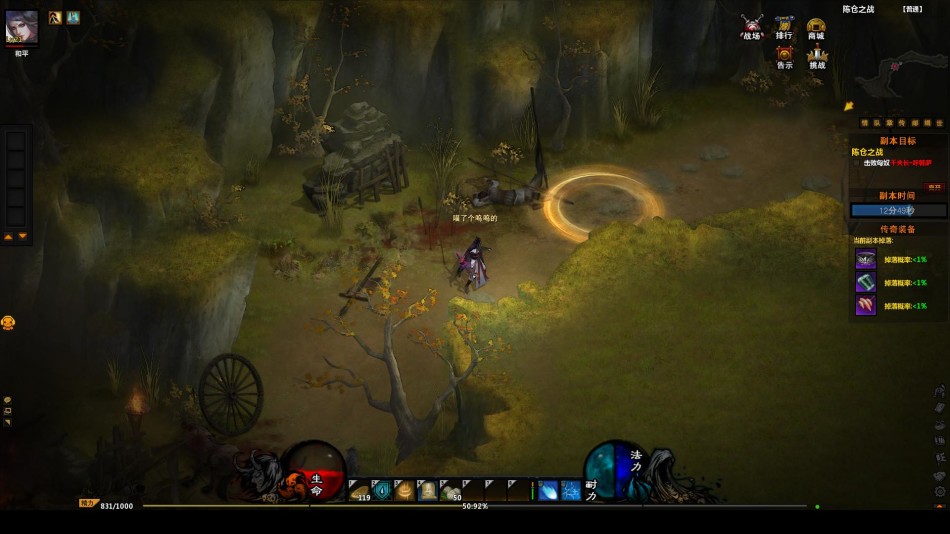950x534 pixels.
Task: Click the orange up arrow under left slots
Action: point(9,237)
